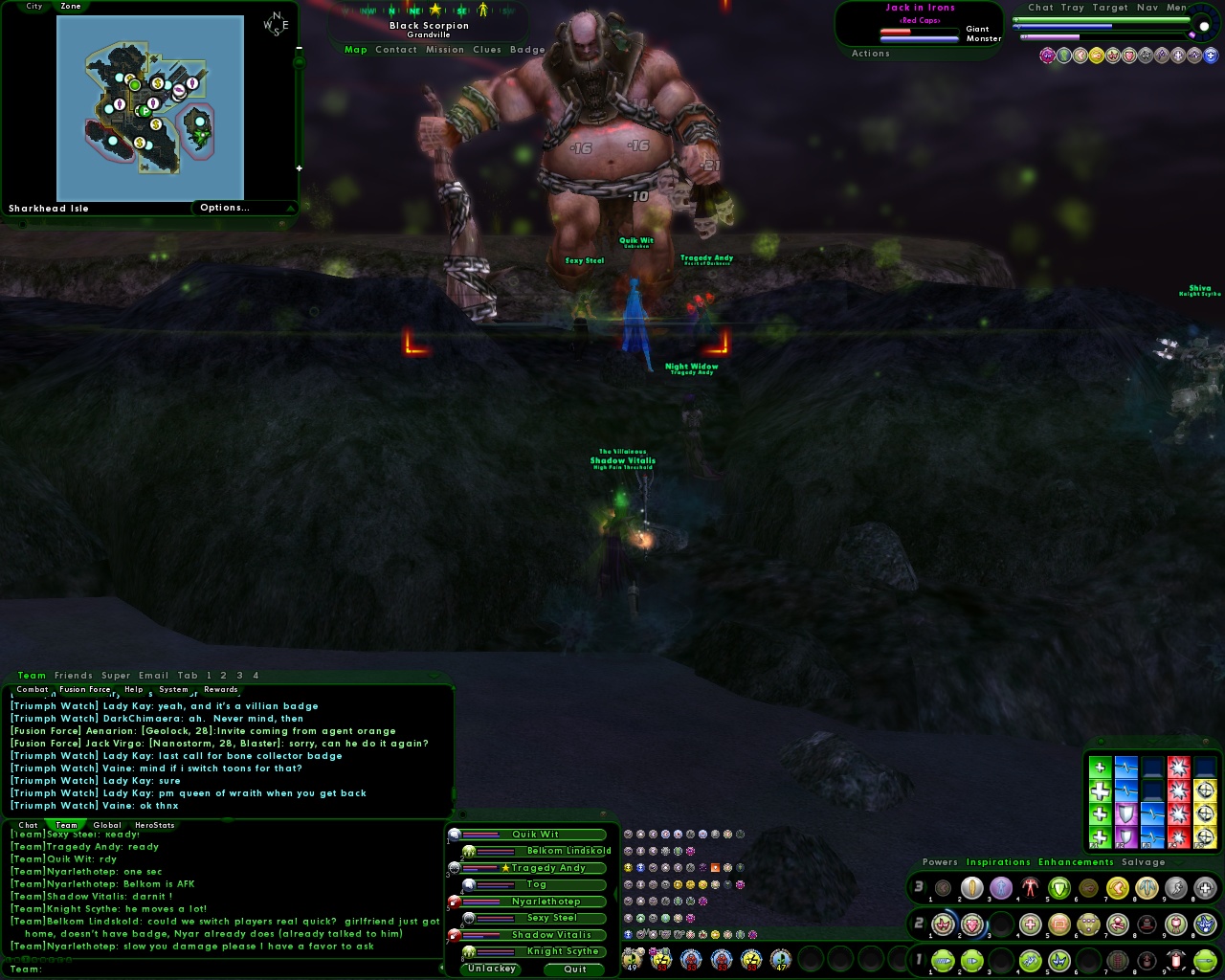This screenshot has height=980, width=1225.
Task: Show the Mission panel
Action: (445, 50)
